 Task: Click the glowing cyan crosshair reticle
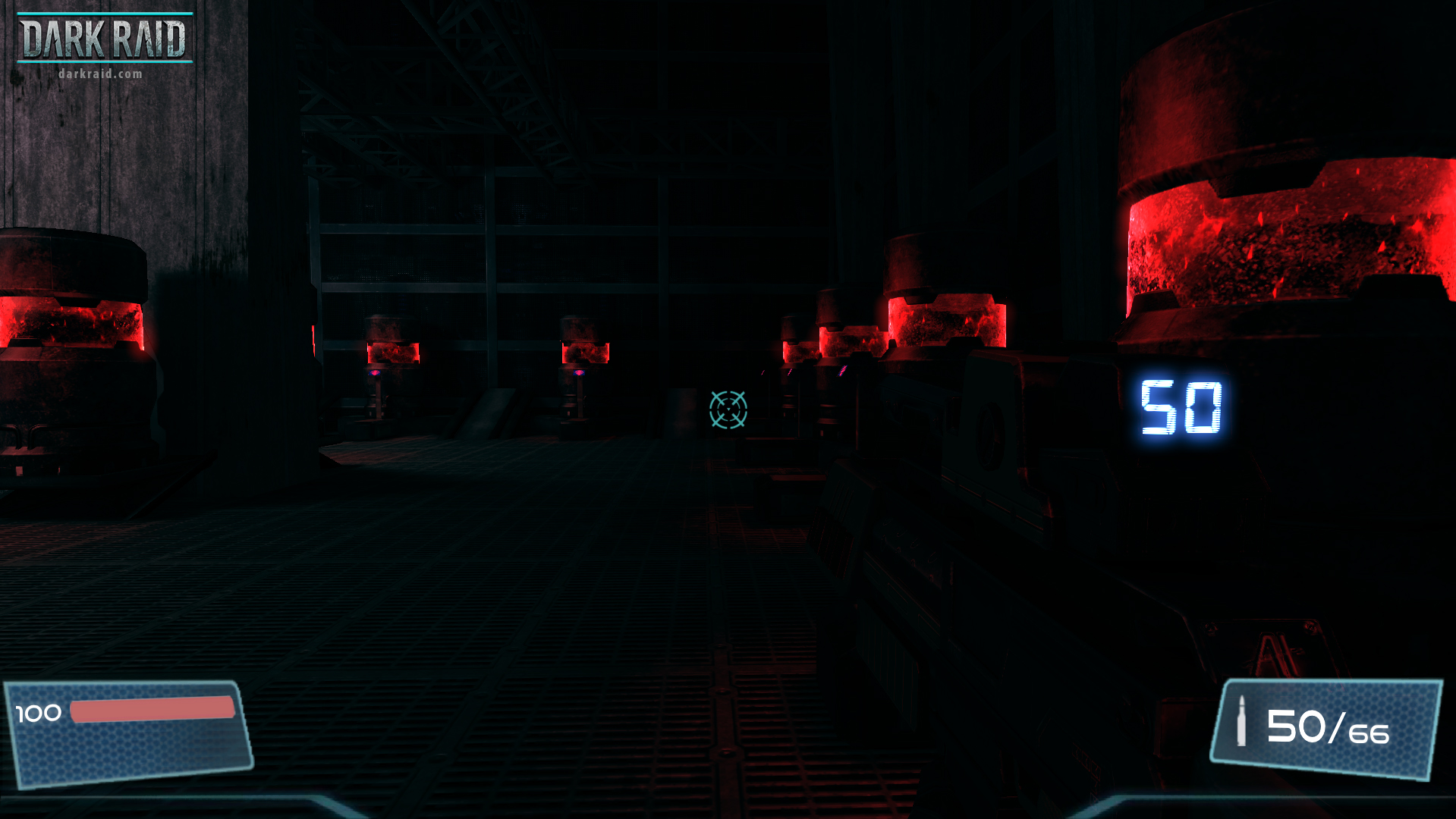[x=728, y=410]
